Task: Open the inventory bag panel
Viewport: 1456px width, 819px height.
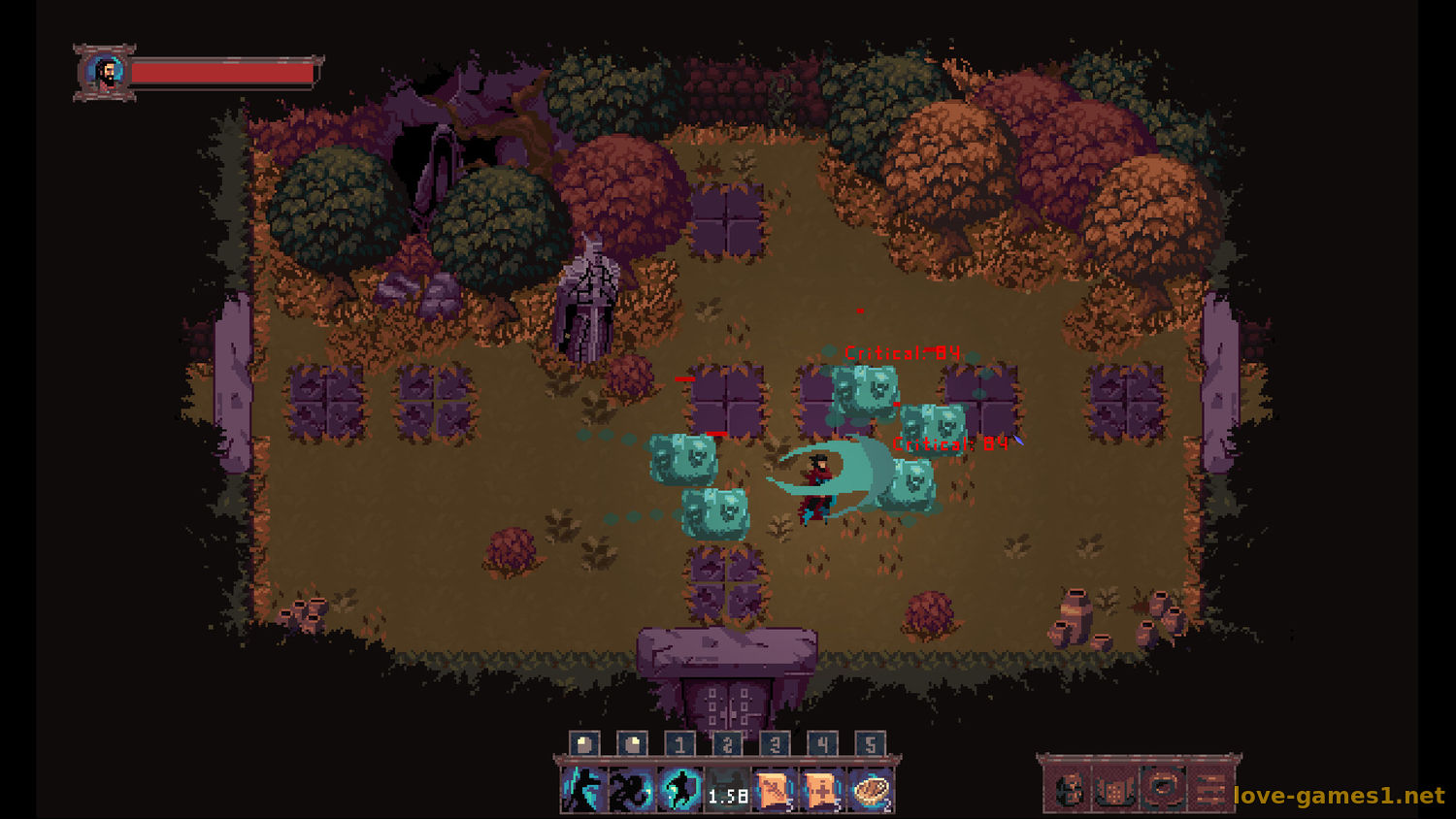Action: click(1115, 790)
